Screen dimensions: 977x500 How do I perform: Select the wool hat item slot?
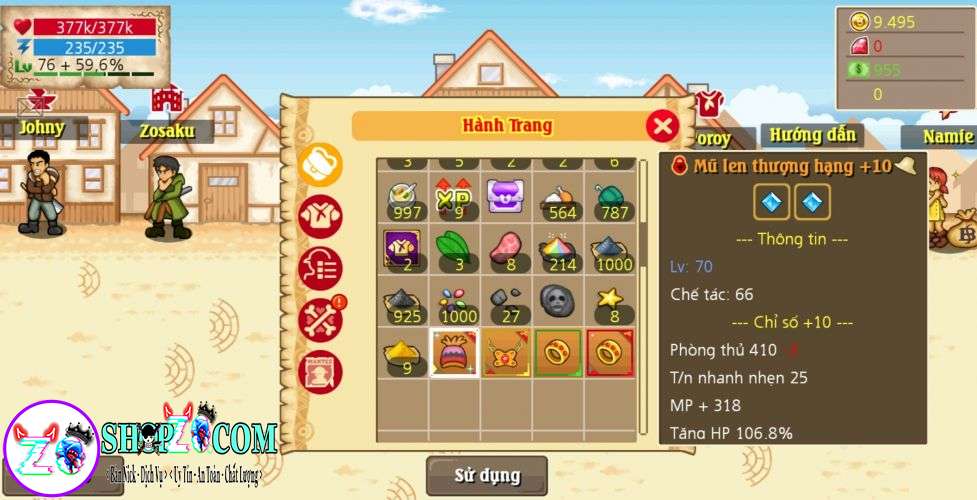[453, 353]
